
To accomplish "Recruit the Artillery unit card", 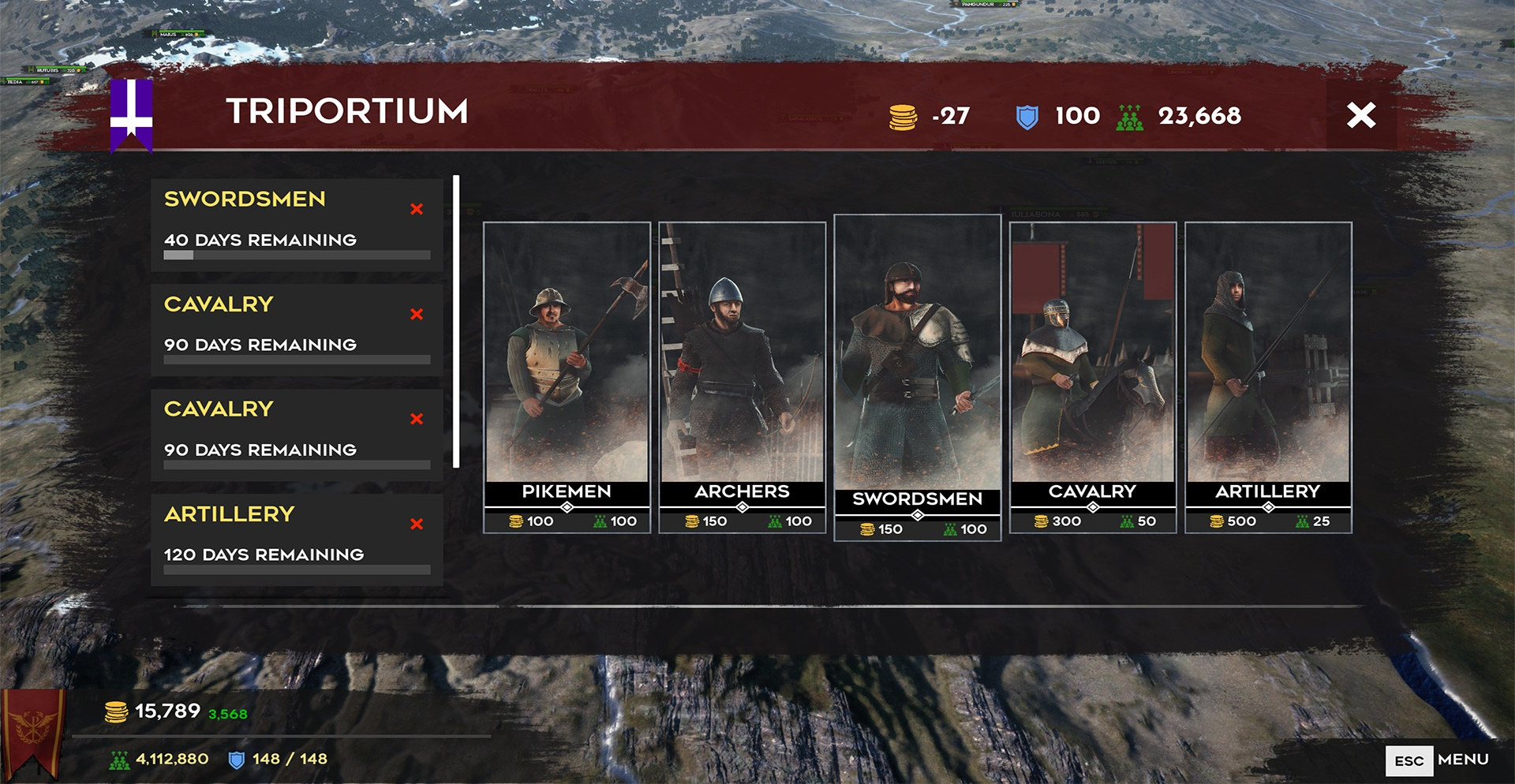I will click(x=1267, y=376).
